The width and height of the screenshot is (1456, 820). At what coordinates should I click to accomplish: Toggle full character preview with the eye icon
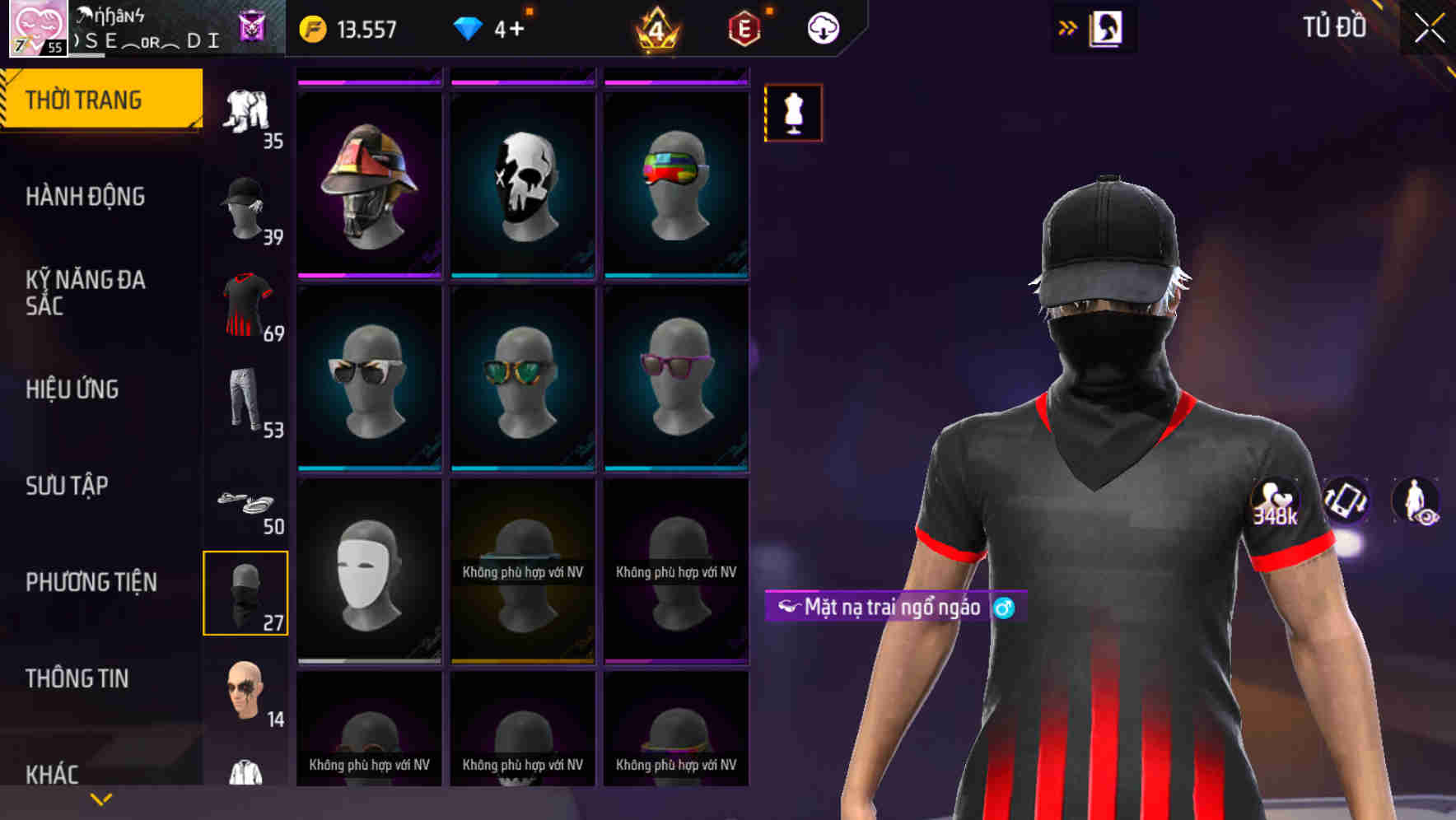pos(1414,501)
